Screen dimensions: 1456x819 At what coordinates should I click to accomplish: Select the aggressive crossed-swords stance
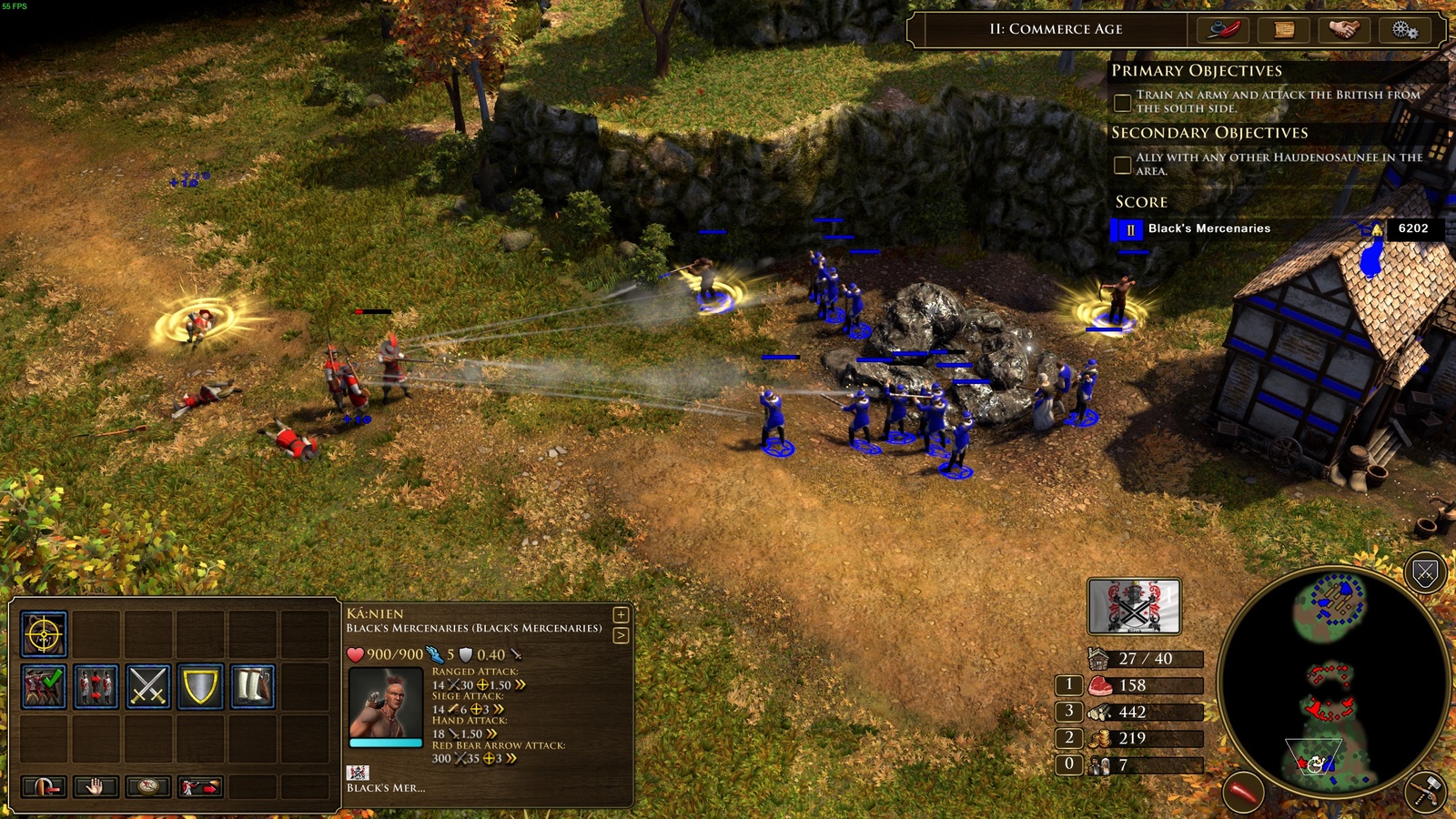pos(149,686)
